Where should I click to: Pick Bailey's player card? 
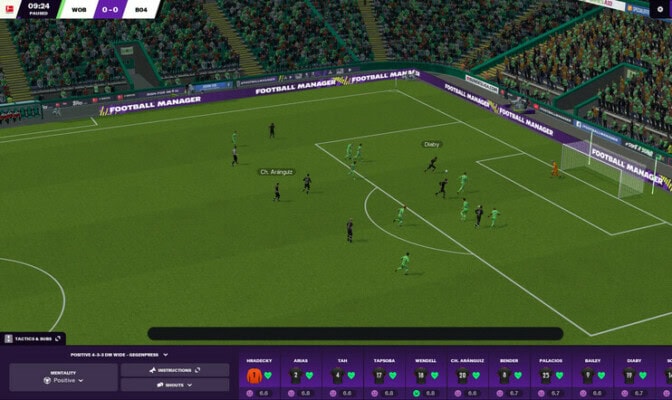pyautogui.click(x=593, y=374)
